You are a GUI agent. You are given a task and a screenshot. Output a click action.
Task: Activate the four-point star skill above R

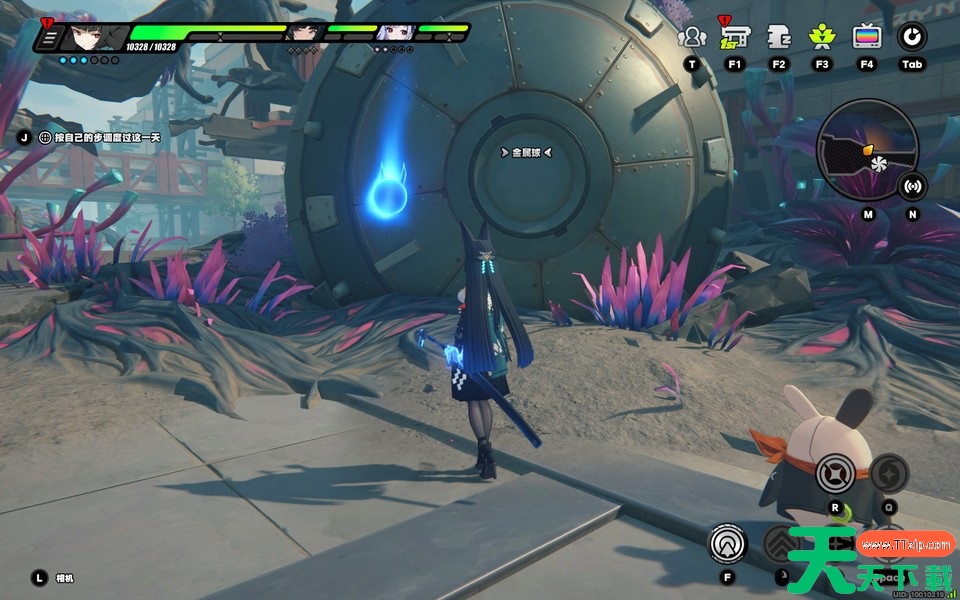tap(835, 473)
